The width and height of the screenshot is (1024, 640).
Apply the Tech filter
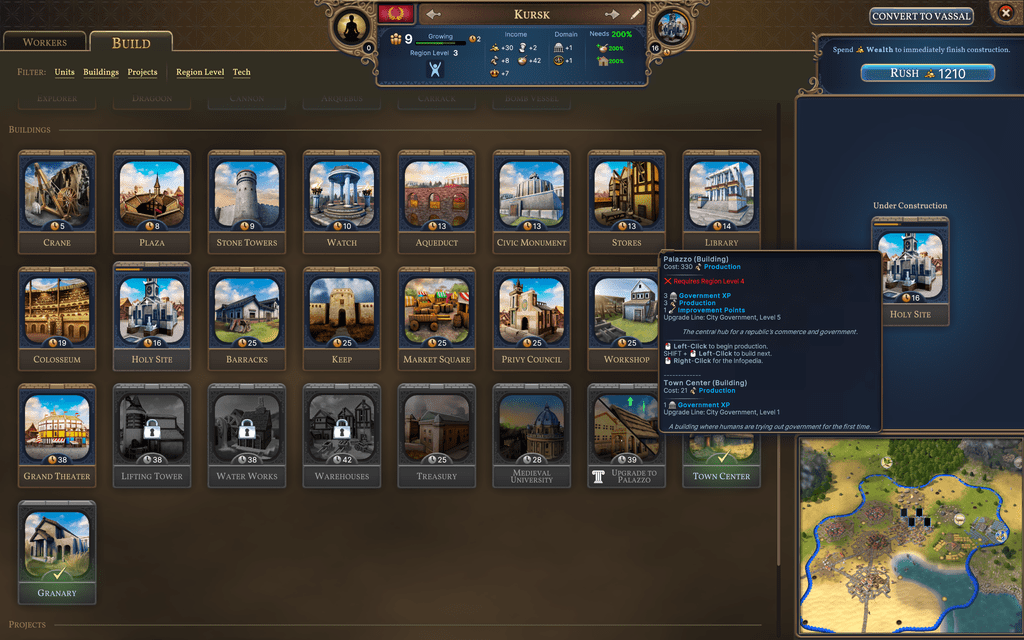[x=242, y=73]
